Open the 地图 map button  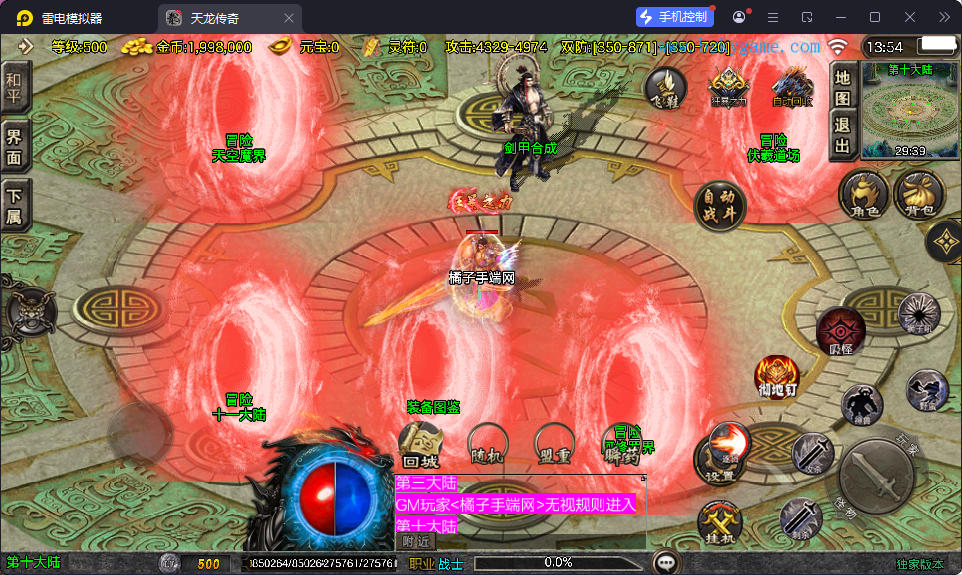coord(842,87)
